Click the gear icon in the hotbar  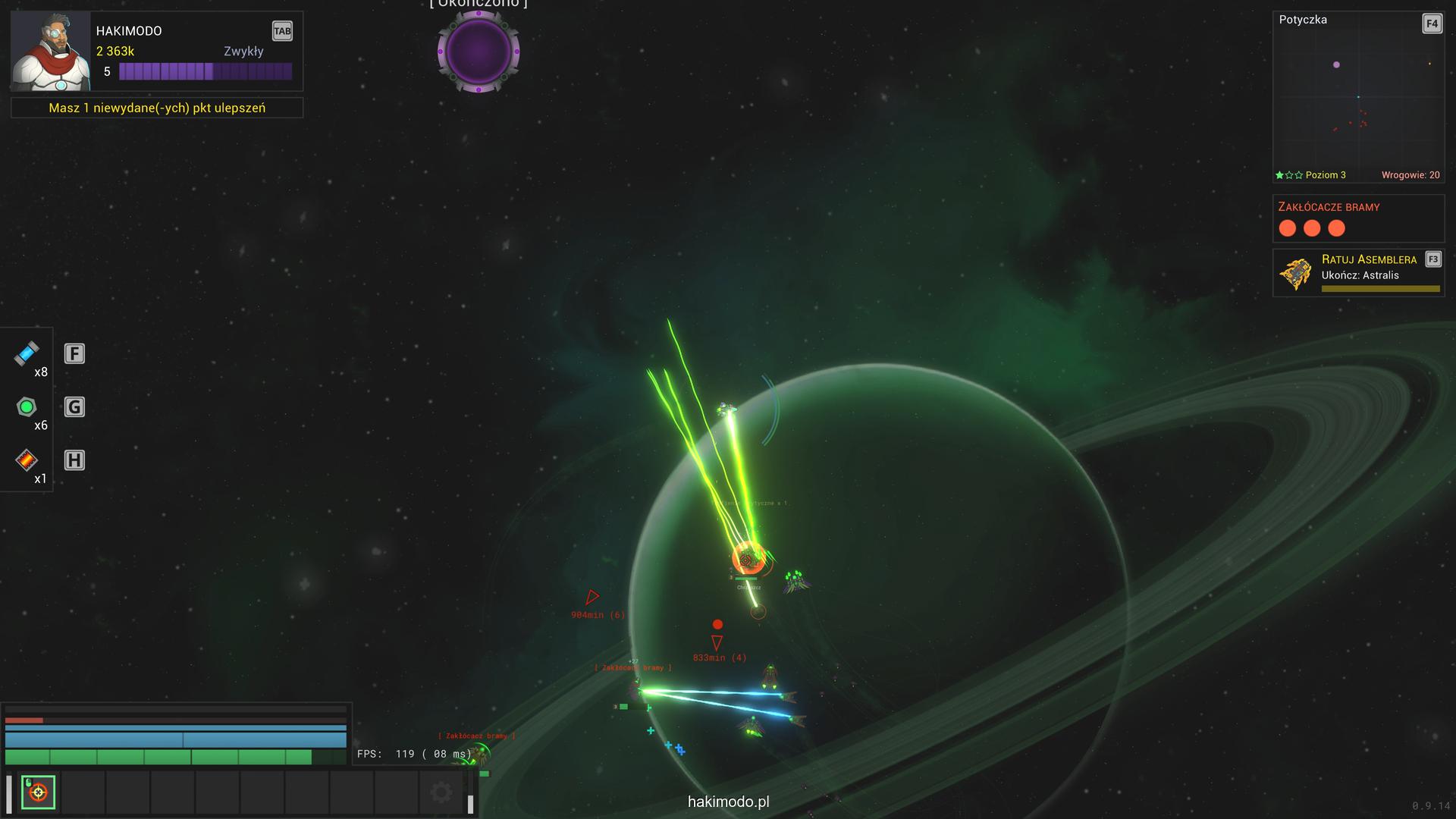[x=441, y=792]
